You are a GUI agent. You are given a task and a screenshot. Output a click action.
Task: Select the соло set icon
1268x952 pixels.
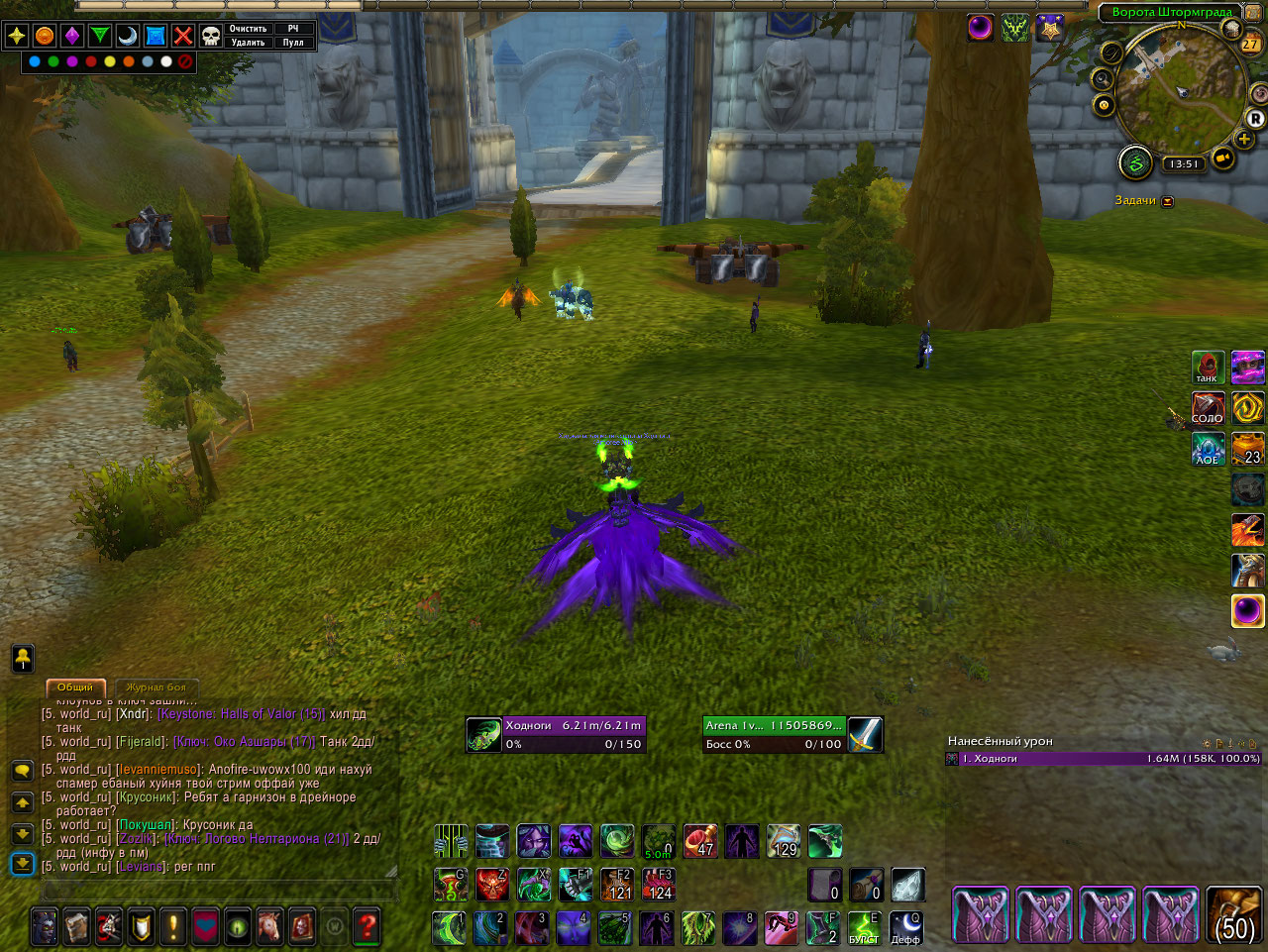[1208, 408]
